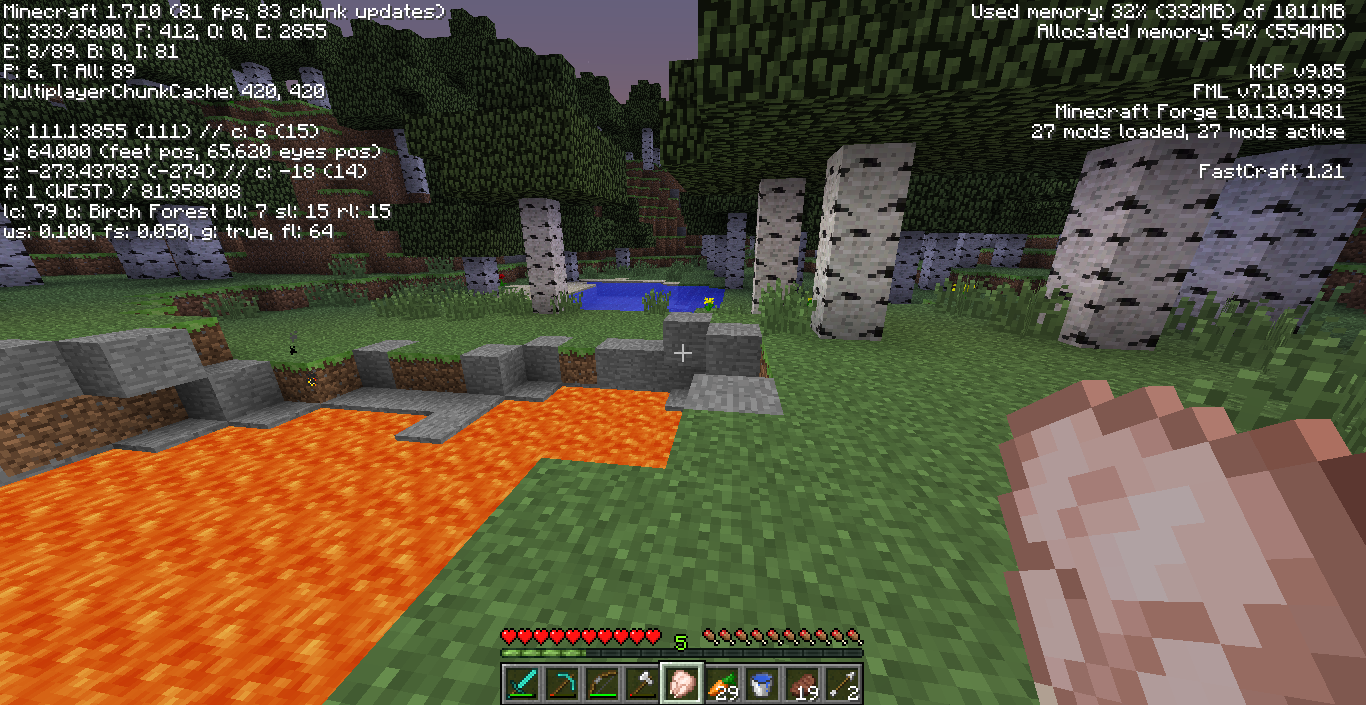Choose the bow in the hotbar
1366x705 pixels.
[602, 684]
